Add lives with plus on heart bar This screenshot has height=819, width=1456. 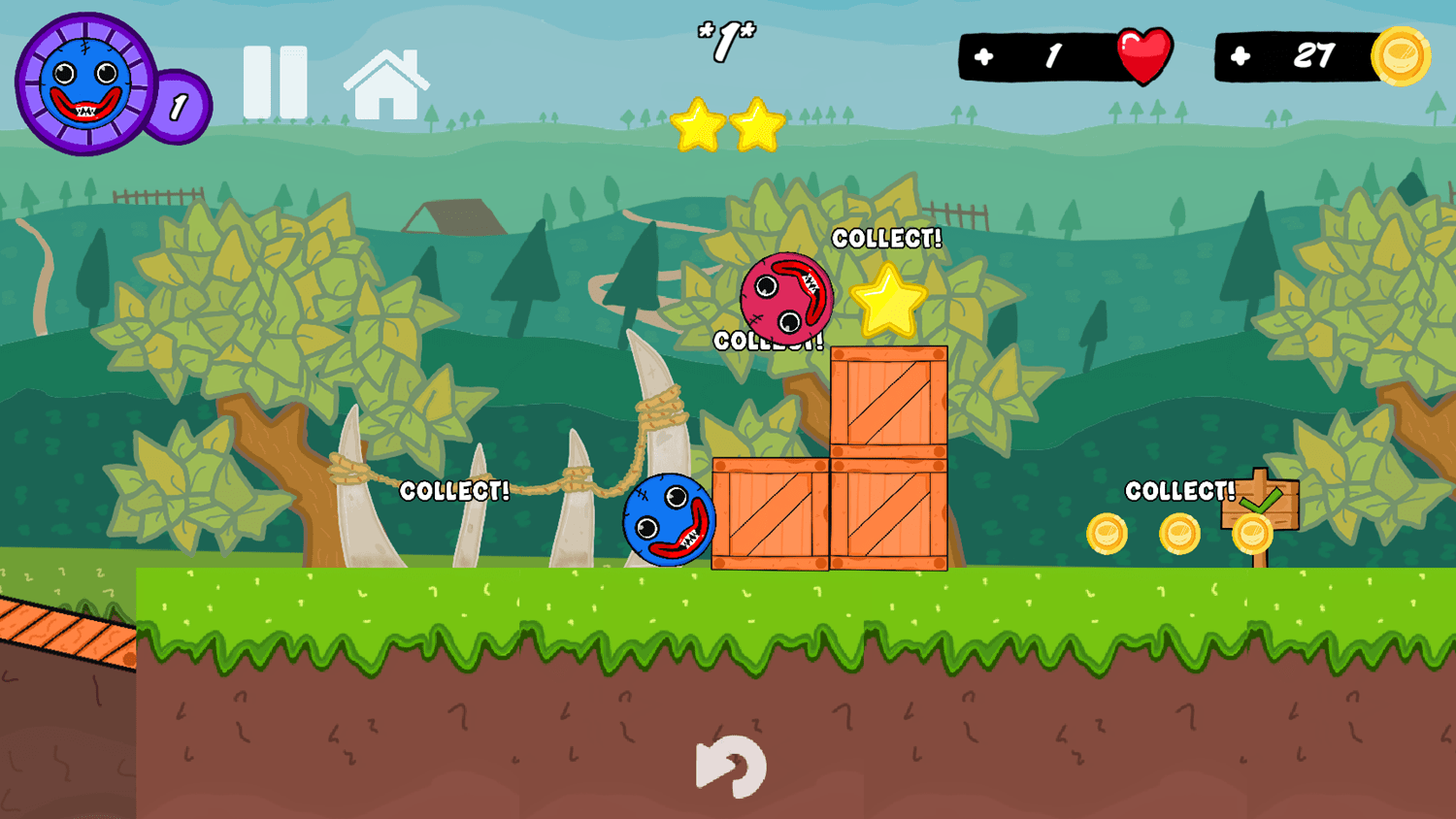[x=983, y=56]
